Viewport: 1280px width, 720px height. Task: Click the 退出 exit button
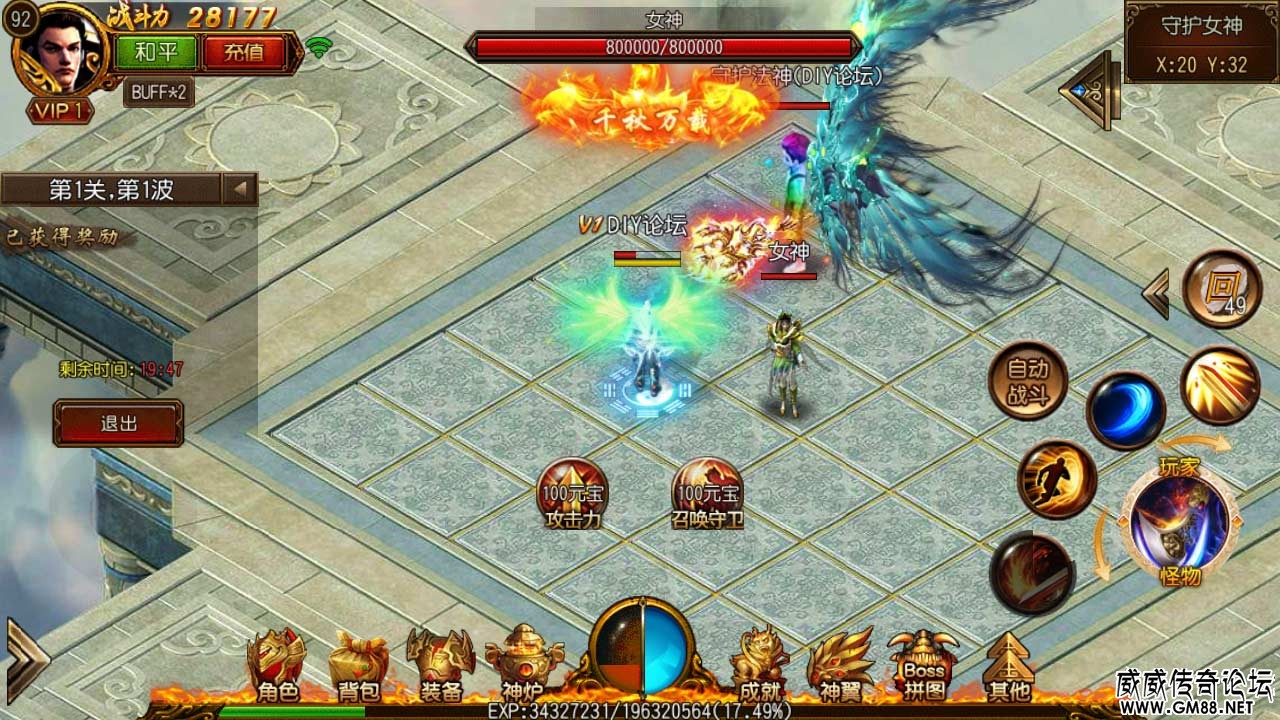119,423
